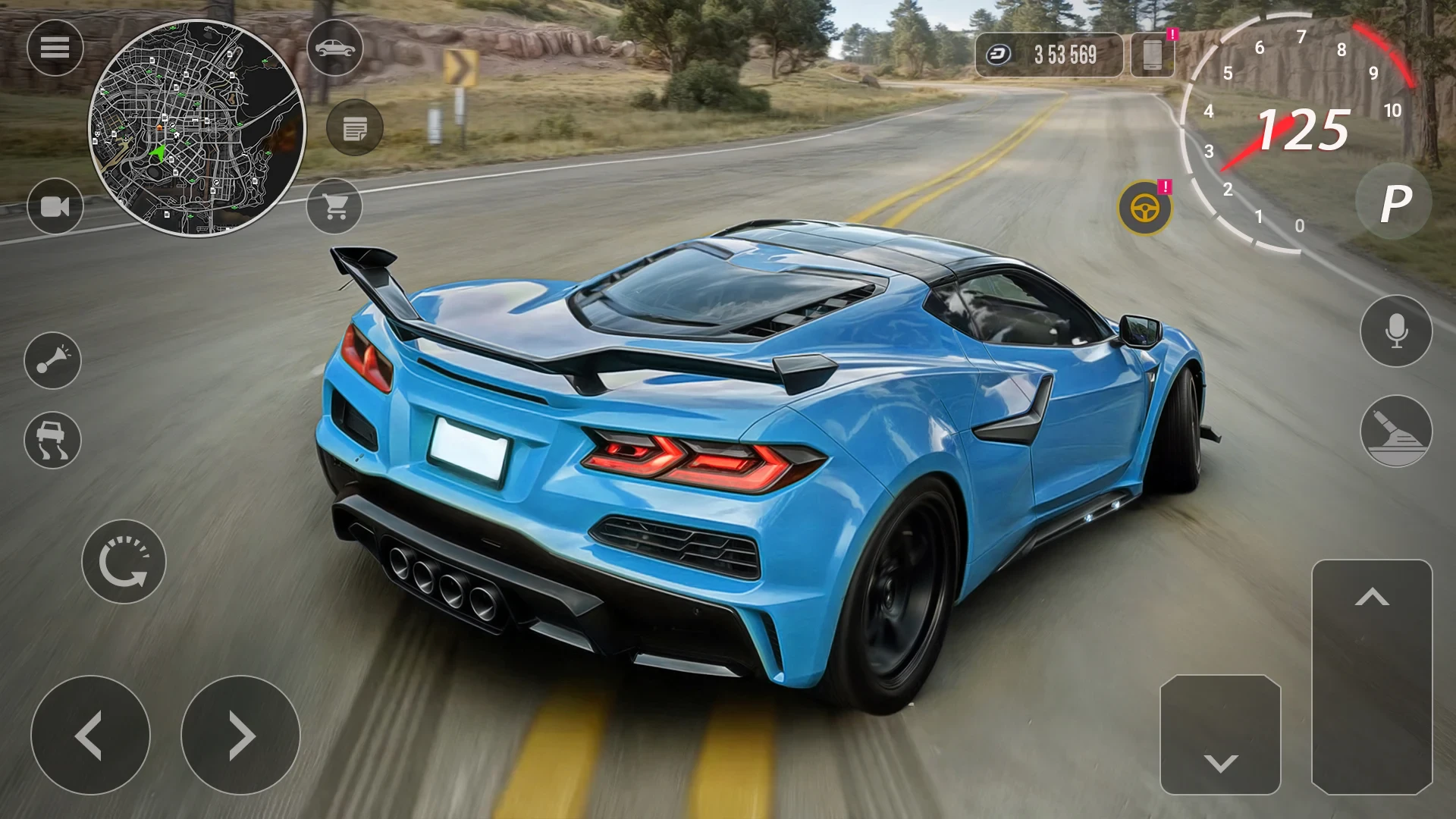Pull the handbrake button

click(x=1396, y=431)
